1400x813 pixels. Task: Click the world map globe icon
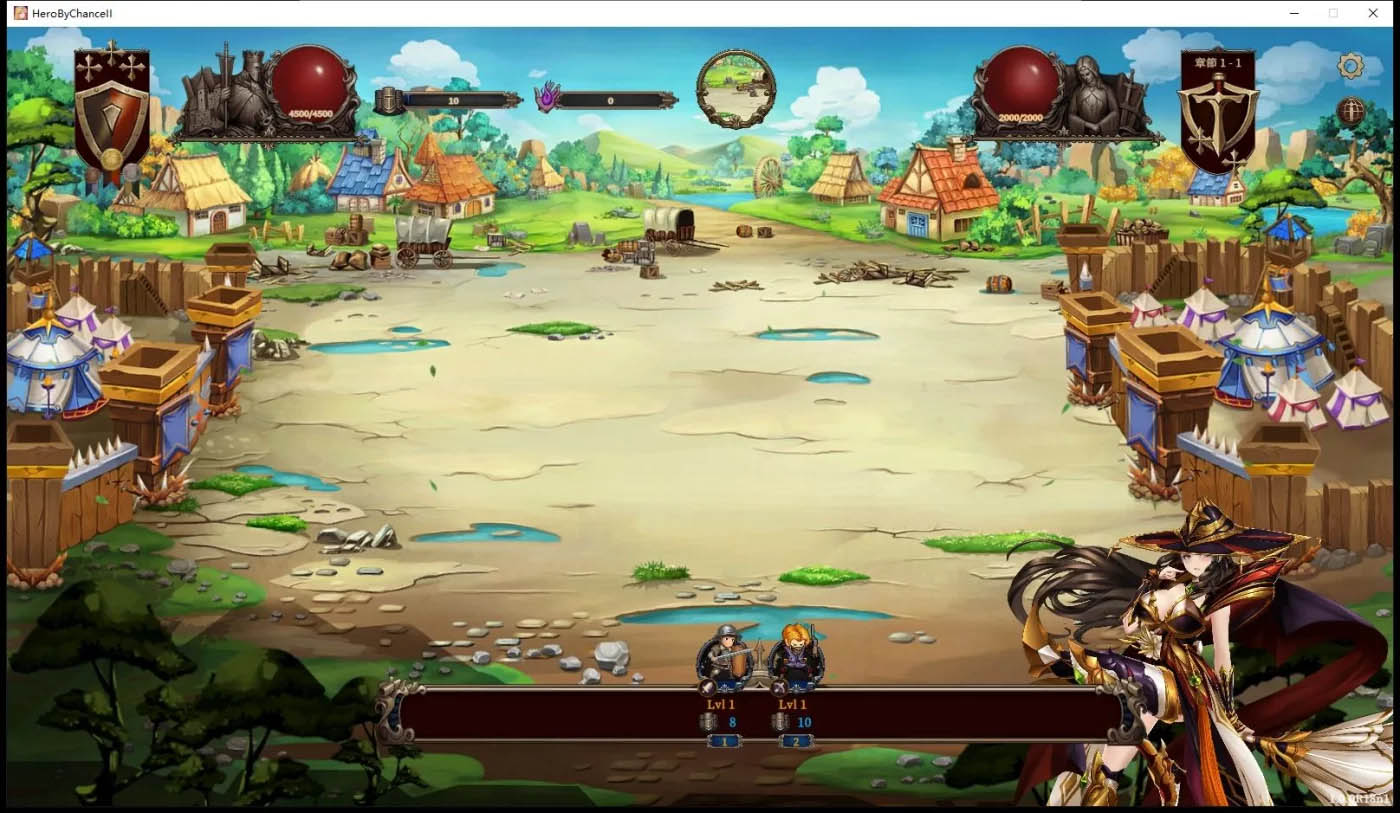[x=1352, y=112]
